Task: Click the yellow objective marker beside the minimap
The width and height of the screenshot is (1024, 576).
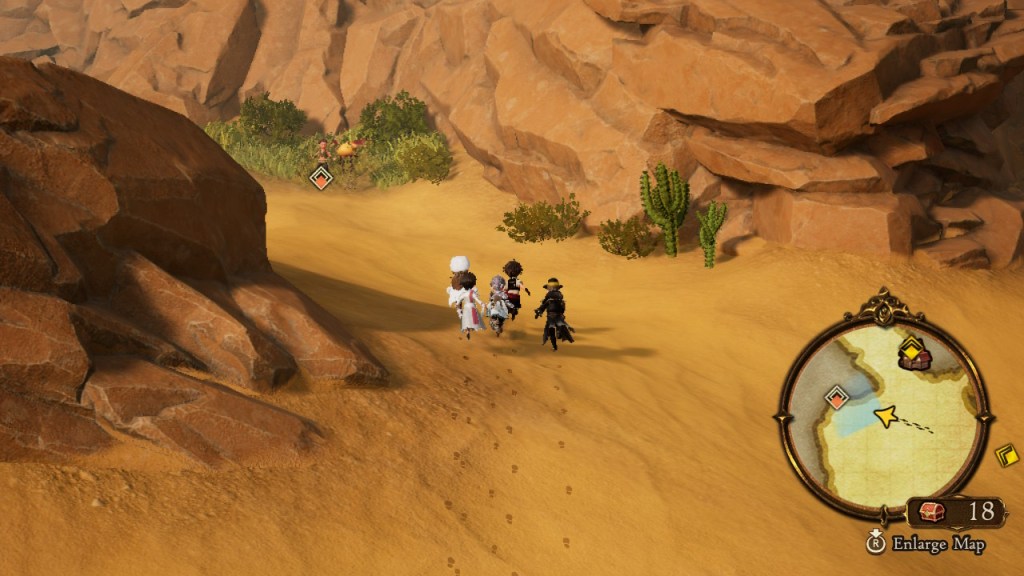Action: 1007,455
